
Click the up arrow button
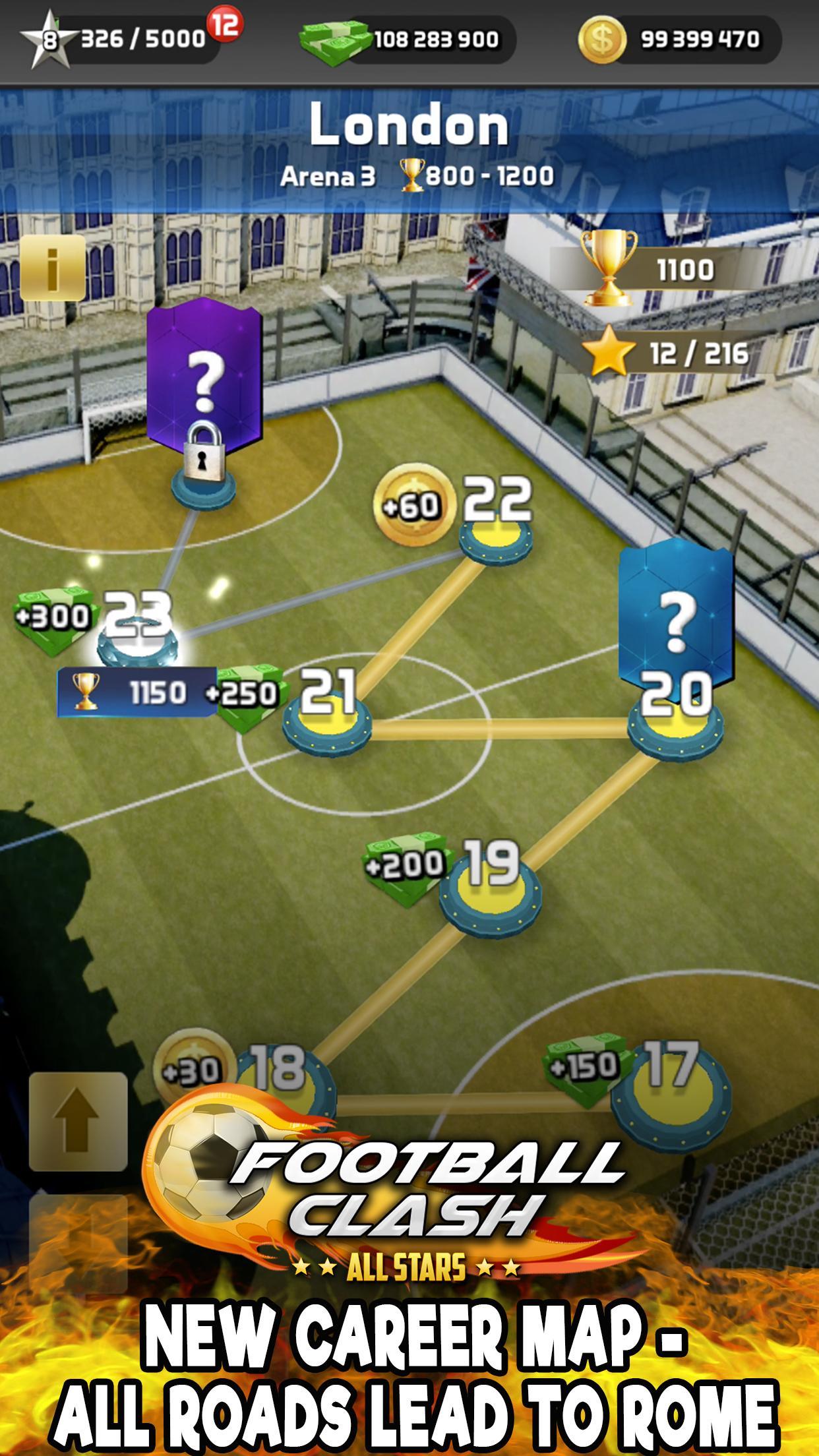click(x=78, y=1121)
